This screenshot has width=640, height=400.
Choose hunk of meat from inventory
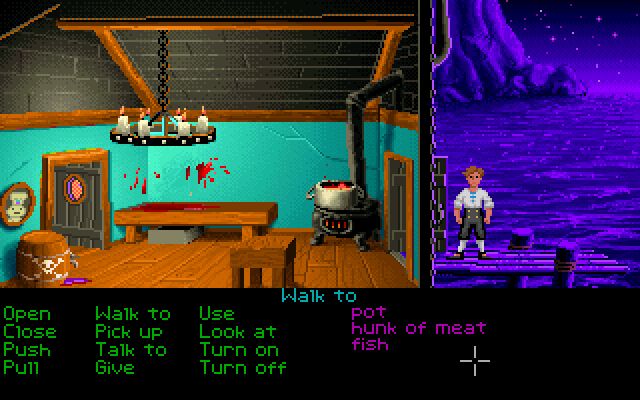point(418,328)
